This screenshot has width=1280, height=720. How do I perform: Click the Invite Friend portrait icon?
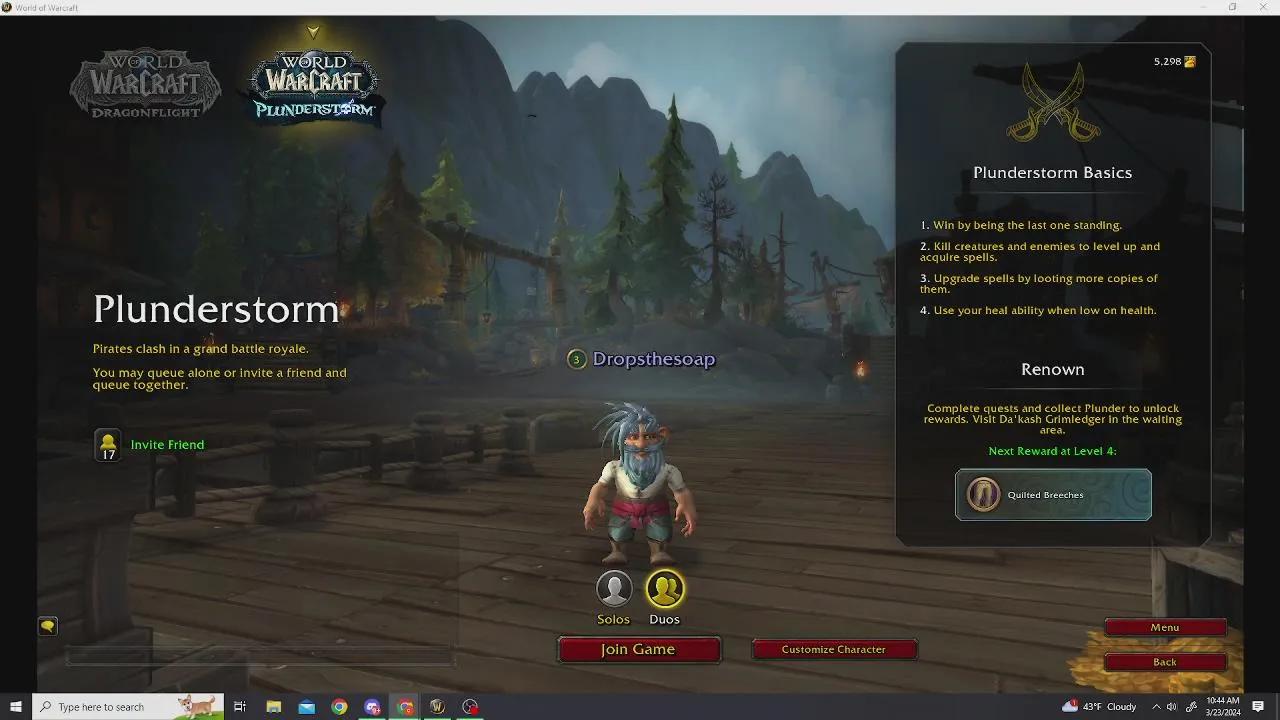pyautogui.click(x=107, y=443)
